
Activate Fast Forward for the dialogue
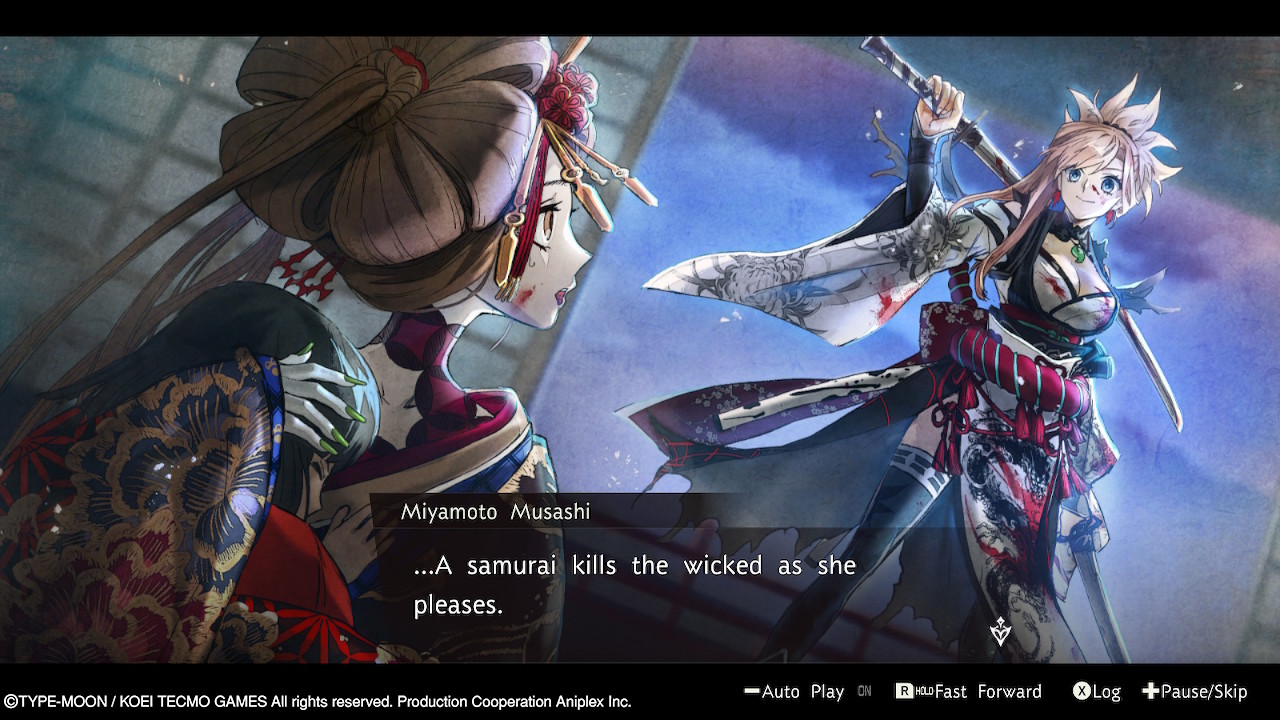[x=968, y=692]
